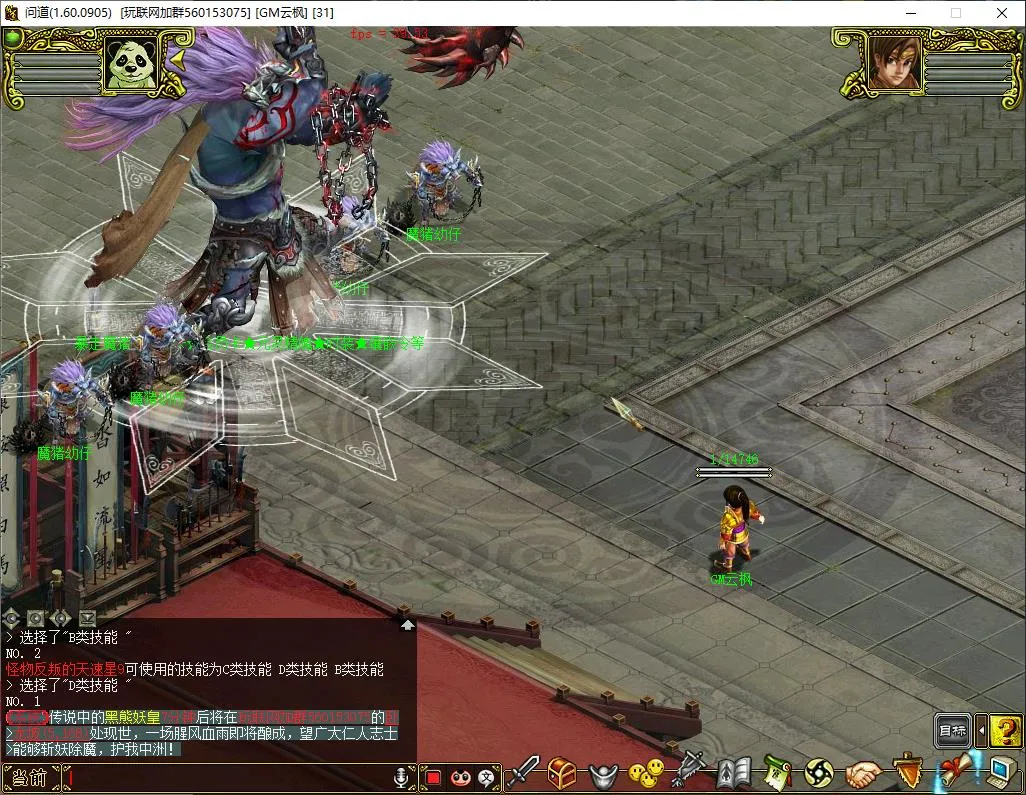The image size is (1026, 795).
Task: Open the yellow question mark help
Action: 1005,731
